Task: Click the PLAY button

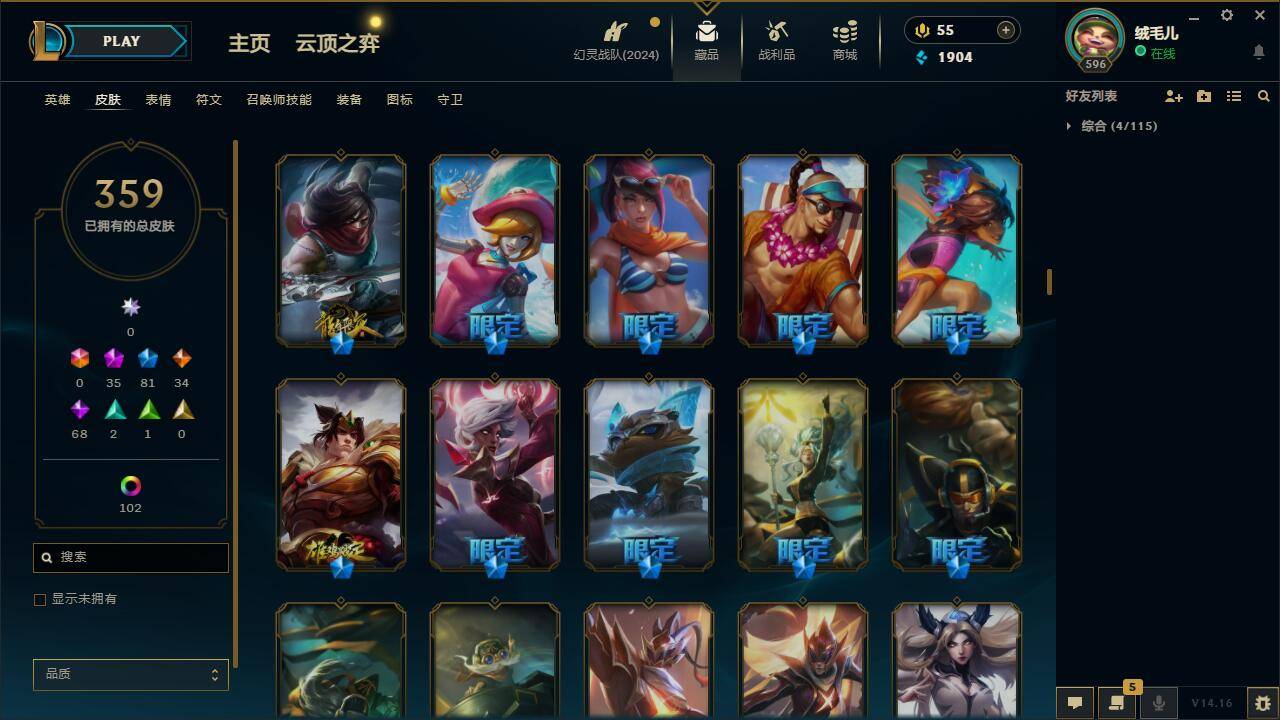Action: pyautogui.click(x=121, y=41)
